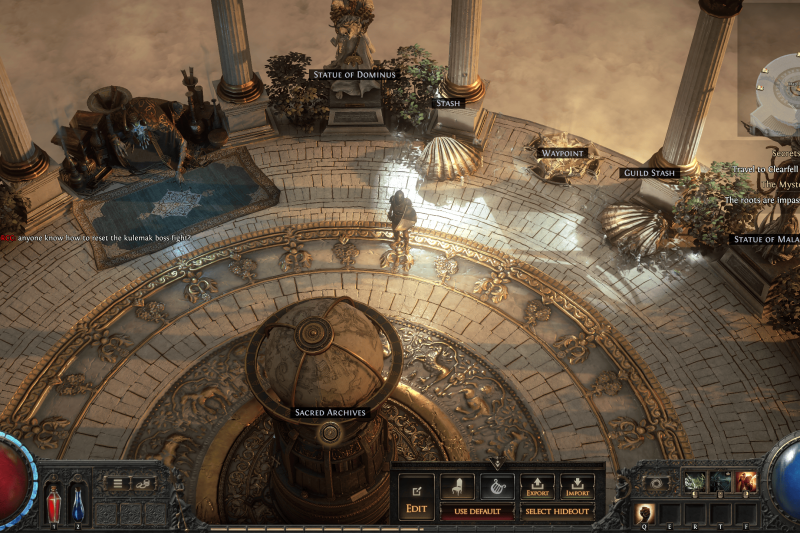Select the dark teal skill icon

(x=720, y=482)
